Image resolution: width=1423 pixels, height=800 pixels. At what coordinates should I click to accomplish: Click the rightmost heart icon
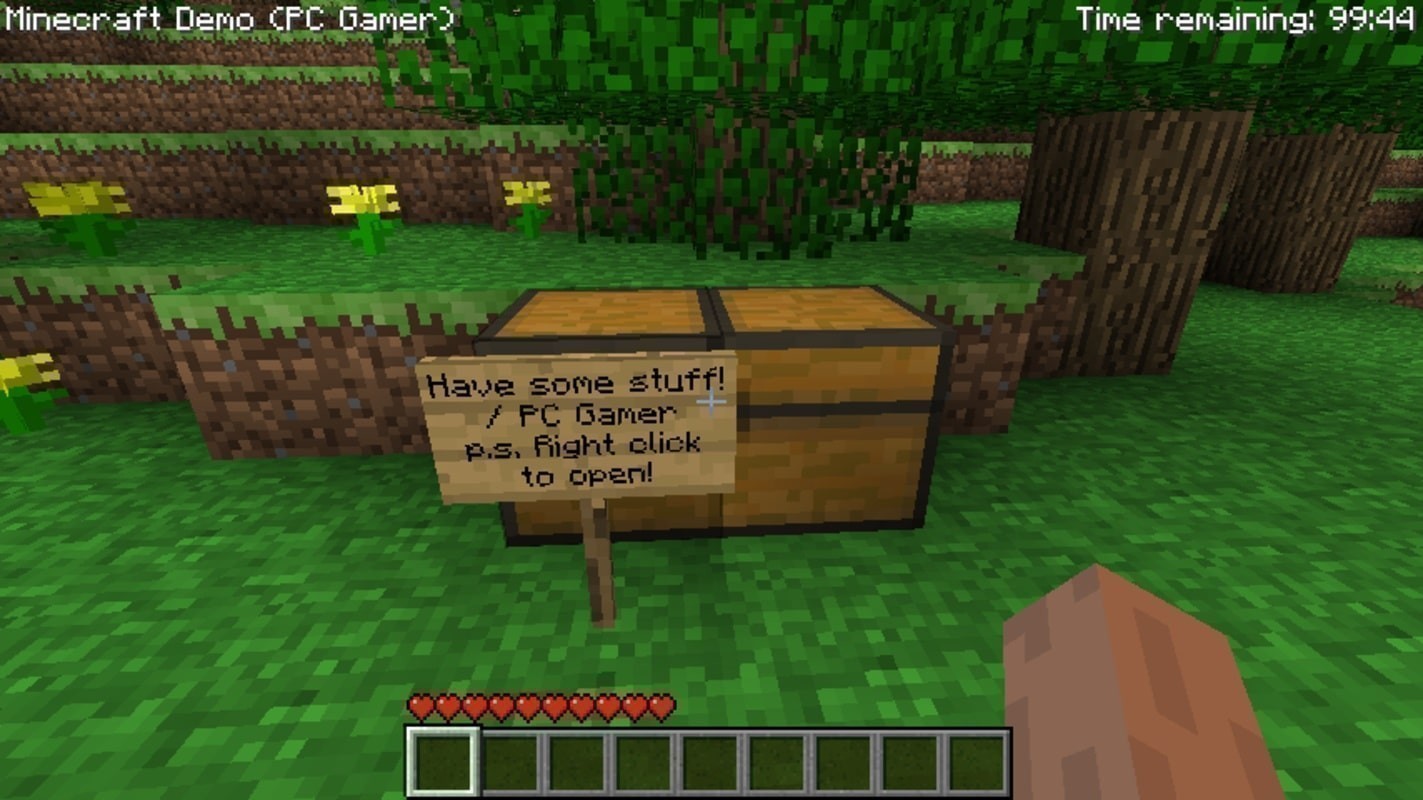coord(660,705)
